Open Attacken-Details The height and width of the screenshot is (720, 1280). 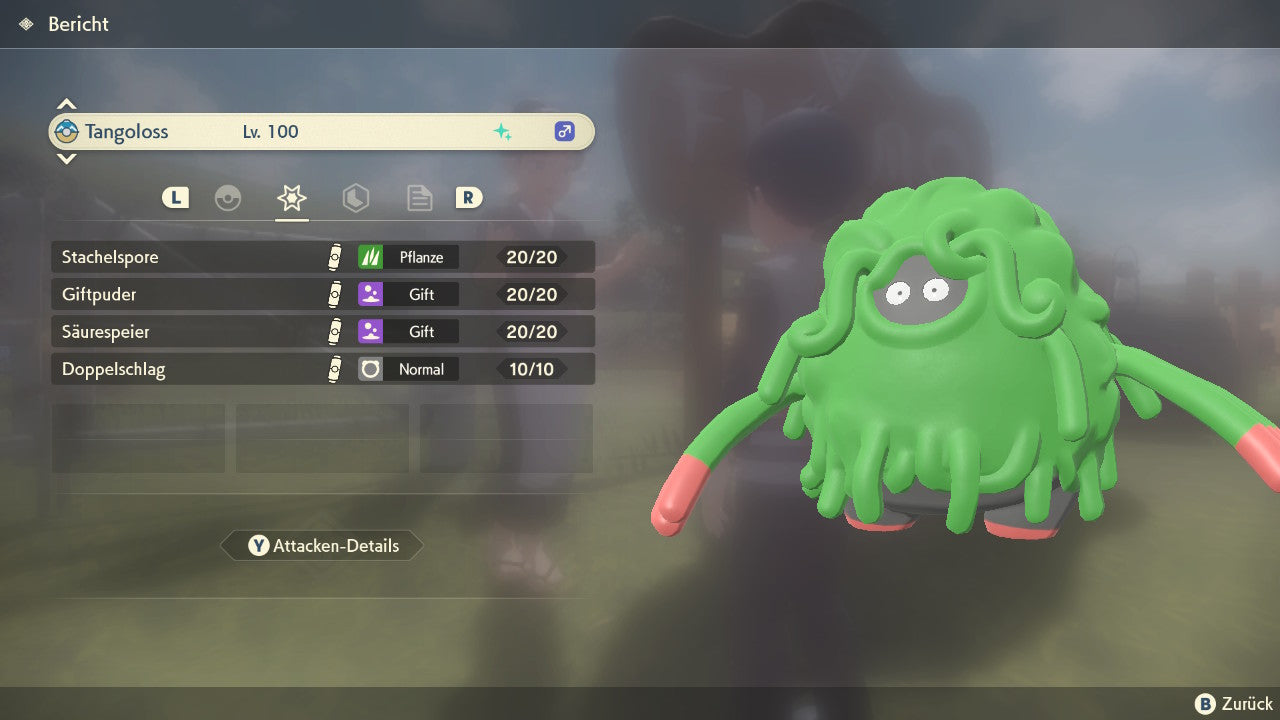[x=322, y=546]
